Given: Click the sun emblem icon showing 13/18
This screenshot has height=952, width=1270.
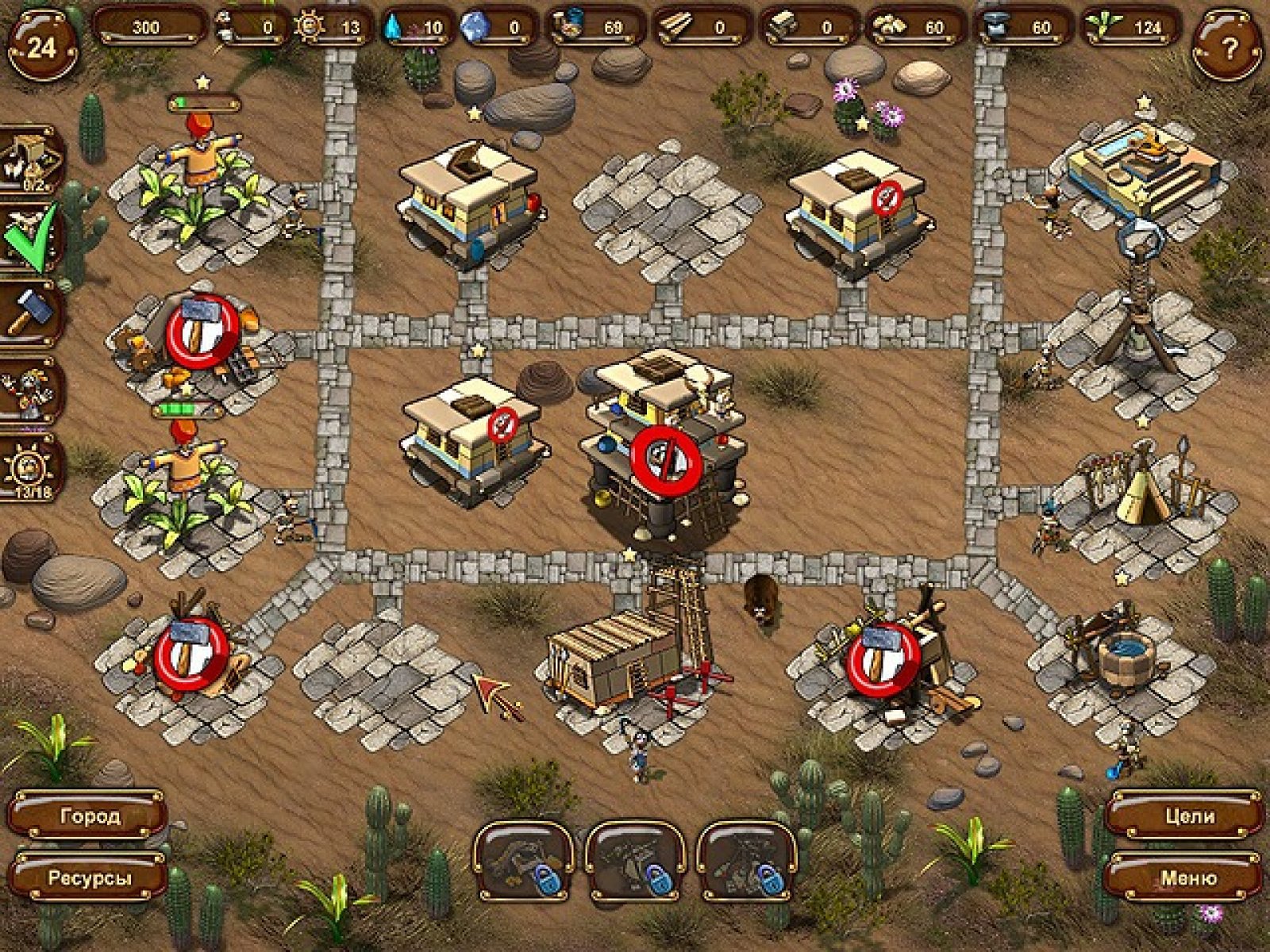Looking at the screenshot, I should click(32, 467).
